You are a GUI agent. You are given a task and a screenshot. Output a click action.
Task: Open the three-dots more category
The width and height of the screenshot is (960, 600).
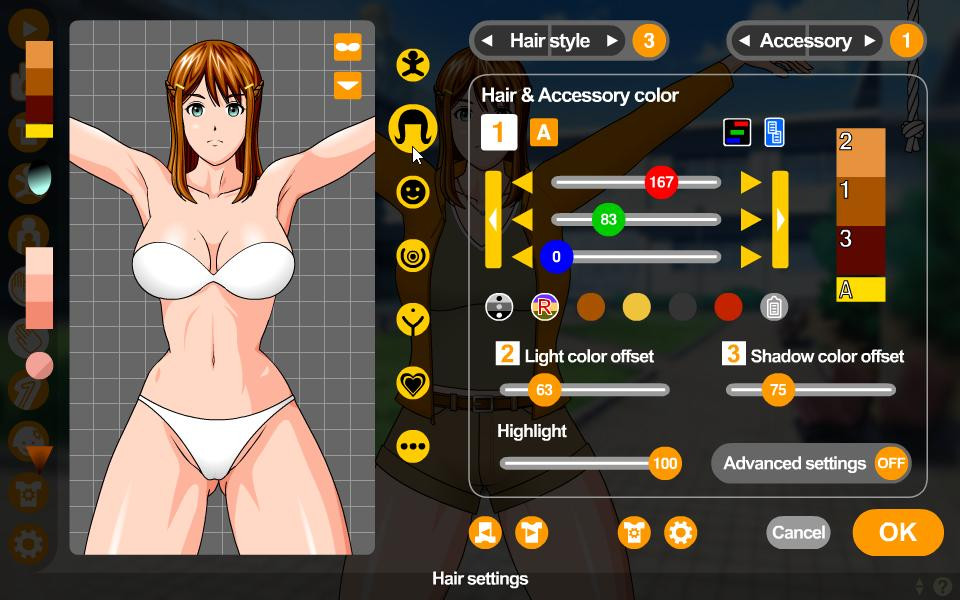pyautogui.click(x=412, y=446)
